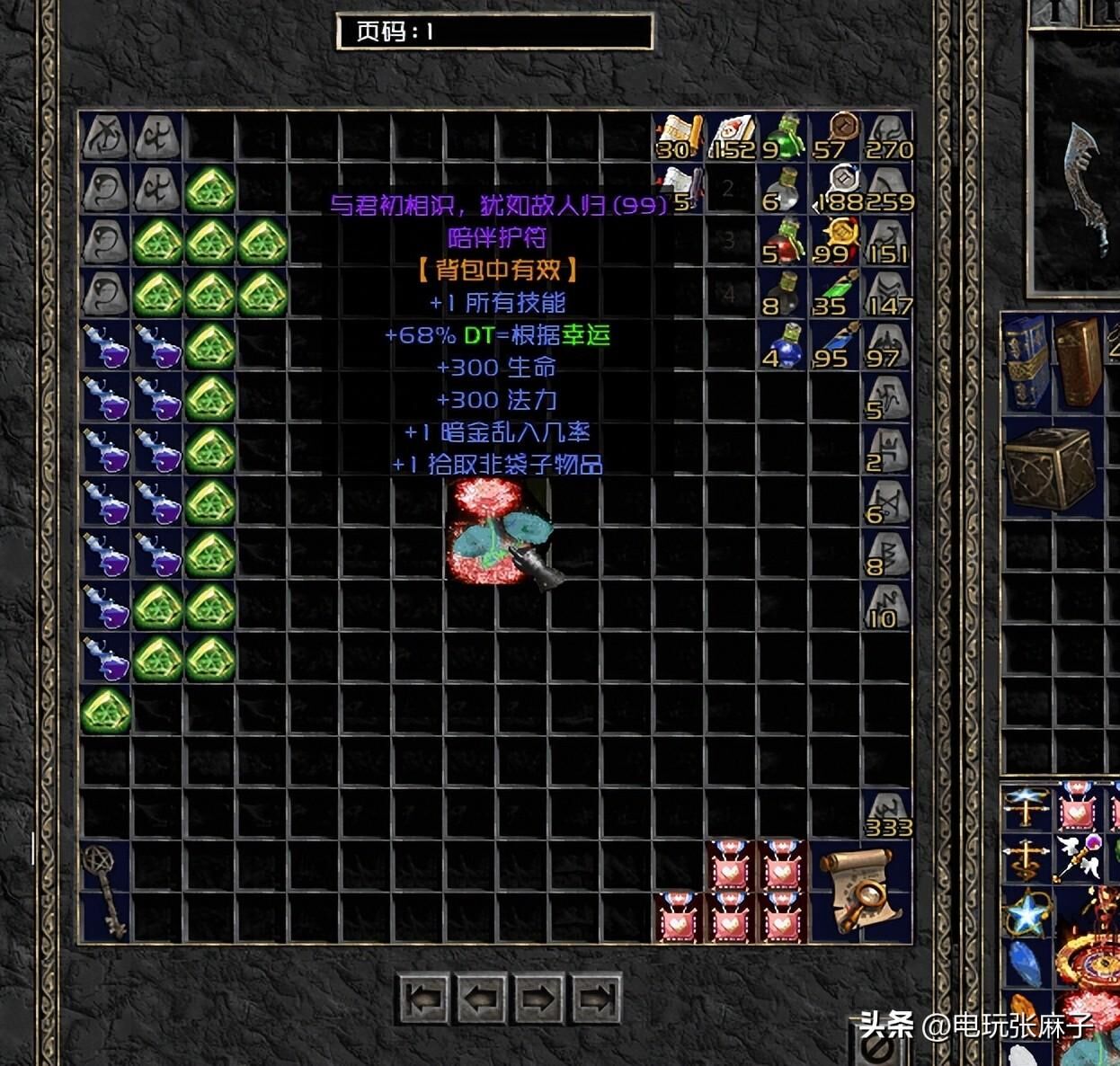Select the card stack numbered 152
Viewport: 1120px width, 1066px height.
[x=732, y=138]
